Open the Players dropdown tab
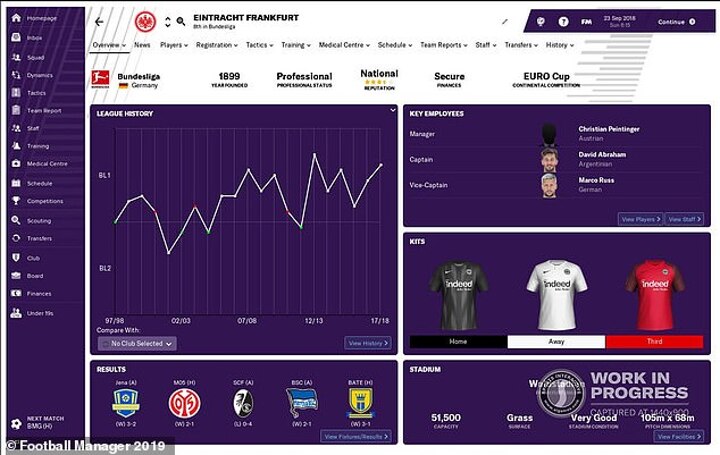720x455 pixels. click(x=174, y=45)
